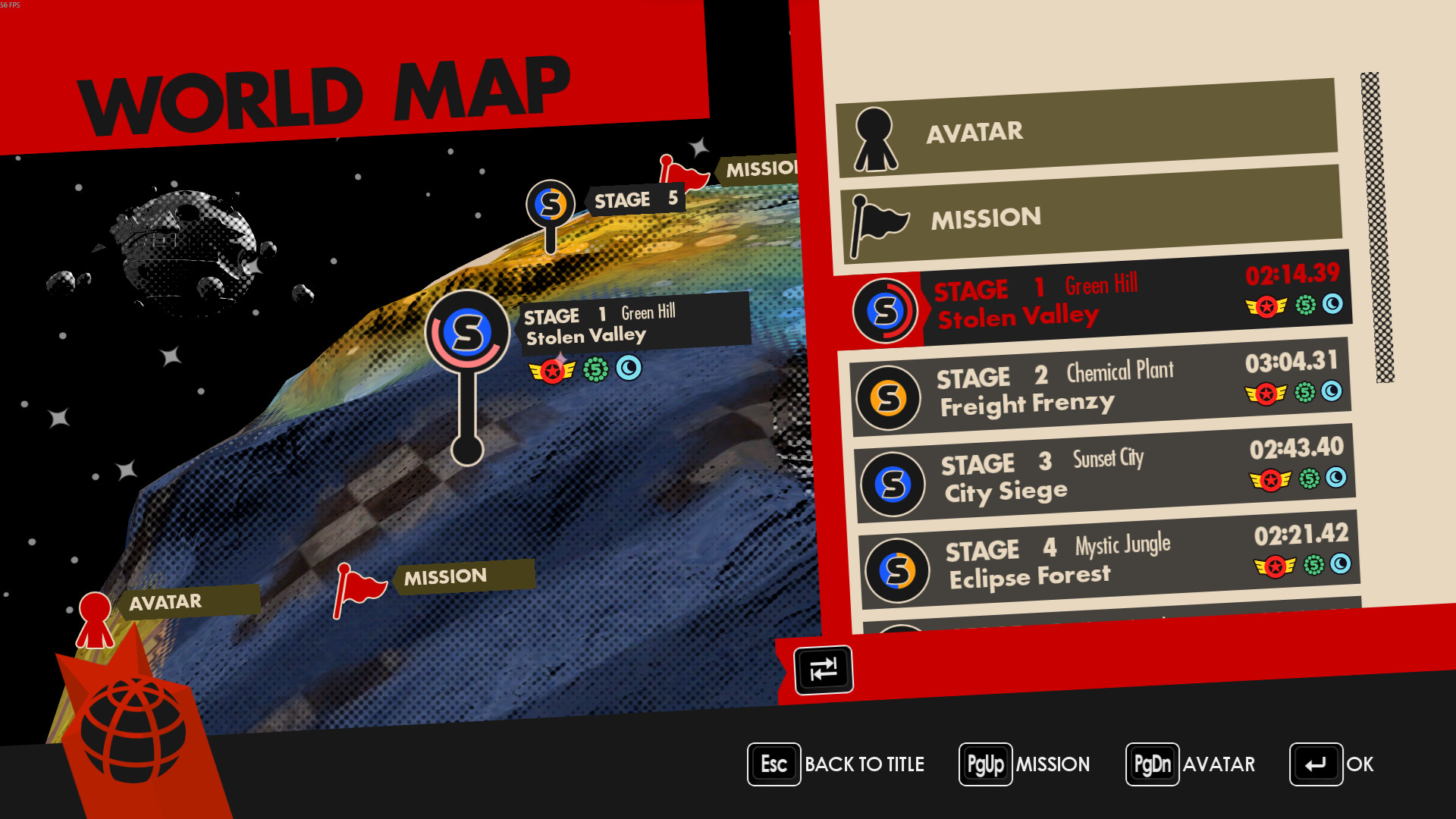Screen dimensions: 1456x819
Task: Choose Stage 4 Eclipse Forest
Action: click(x=1109, y=561)
